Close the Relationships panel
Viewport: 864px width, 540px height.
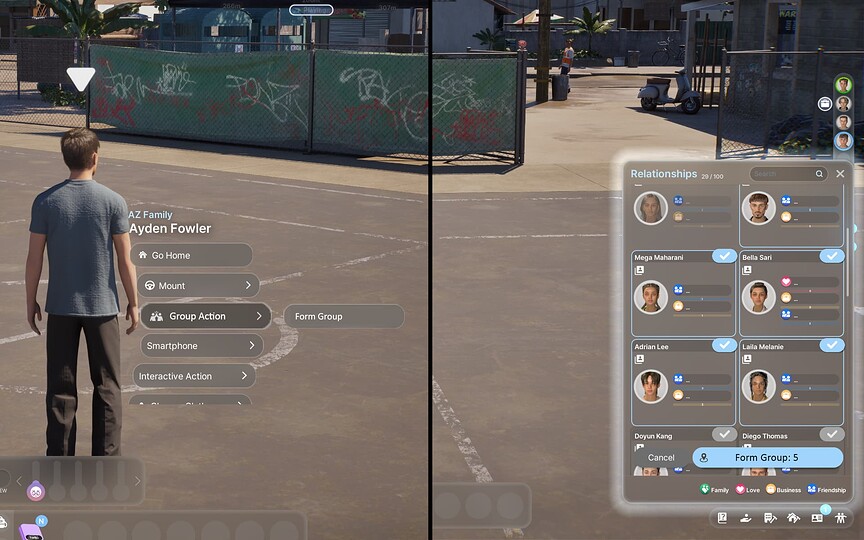pos(840,174)
